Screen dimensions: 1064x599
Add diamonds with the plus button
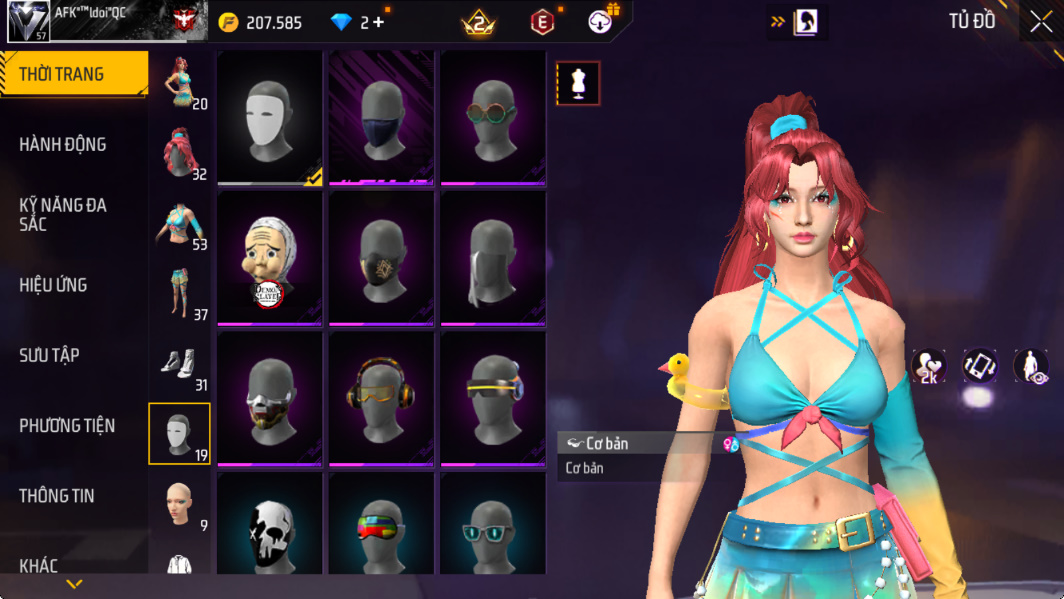pos(379,22)
